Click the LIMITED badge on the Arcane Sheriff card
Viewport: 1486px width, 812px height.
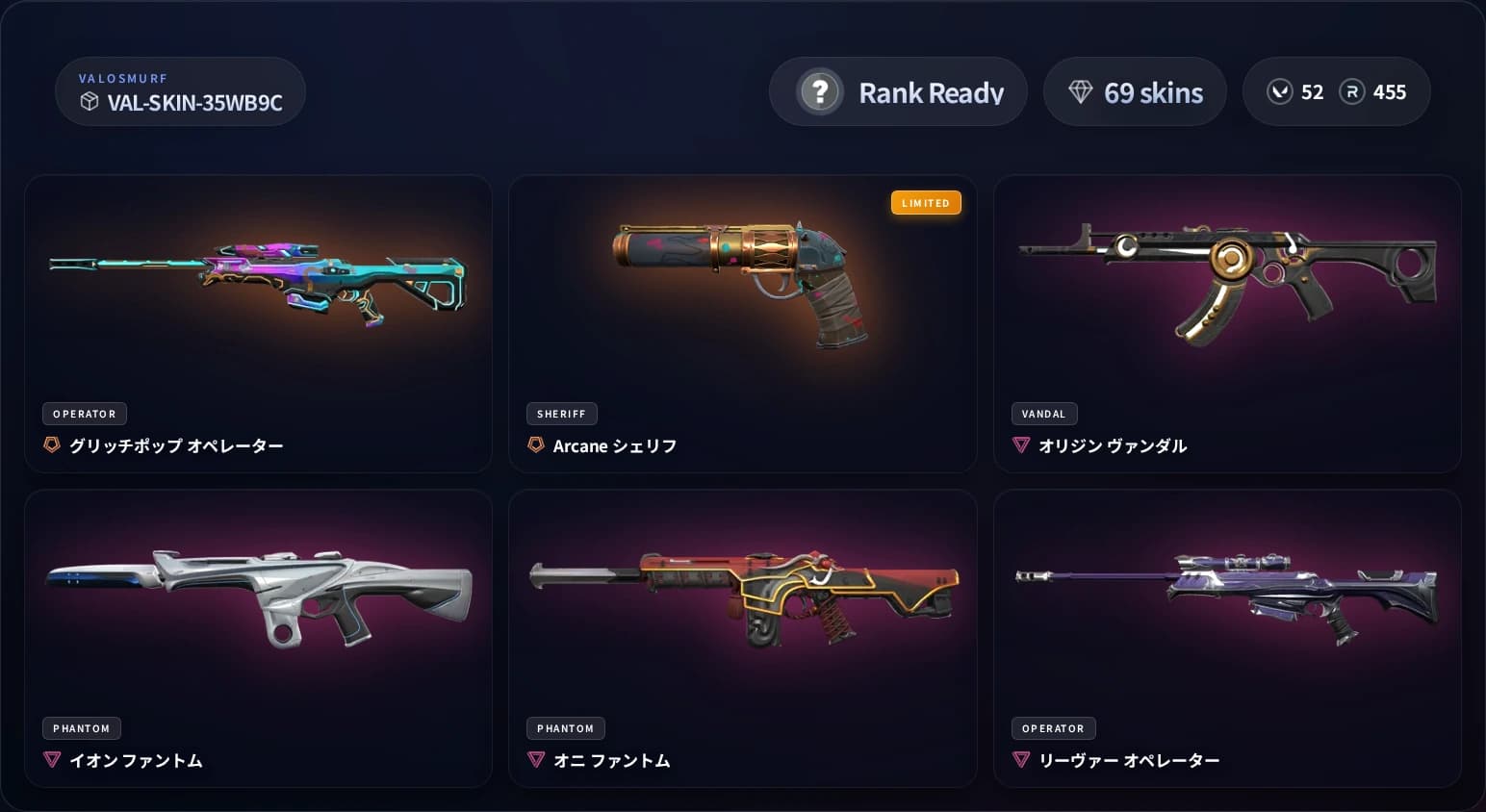(x=926, y=203)
